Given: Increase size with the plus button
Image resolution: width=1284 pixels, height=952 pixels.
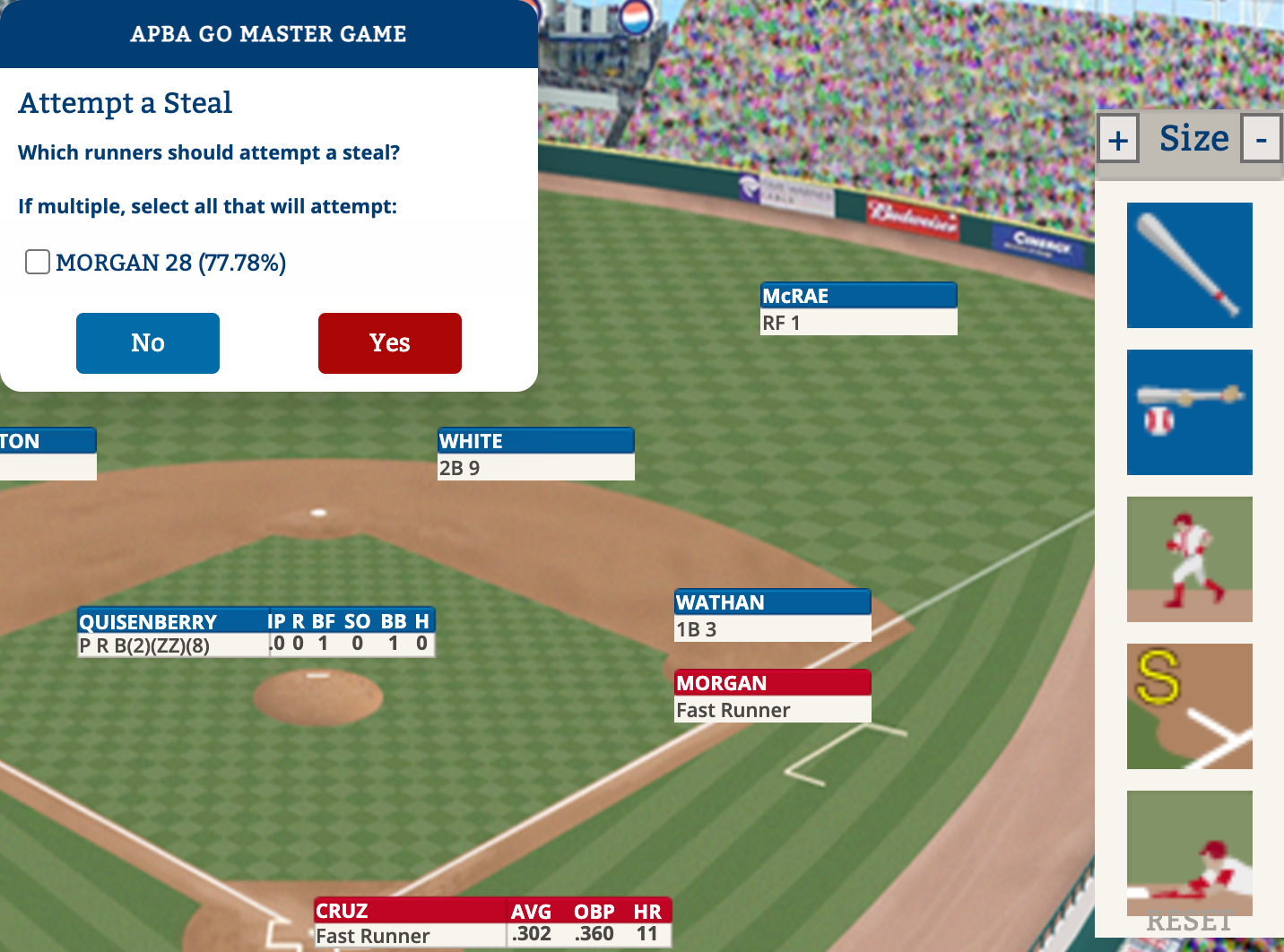Looking at the screenshot, I should (x=1118, y=140).
